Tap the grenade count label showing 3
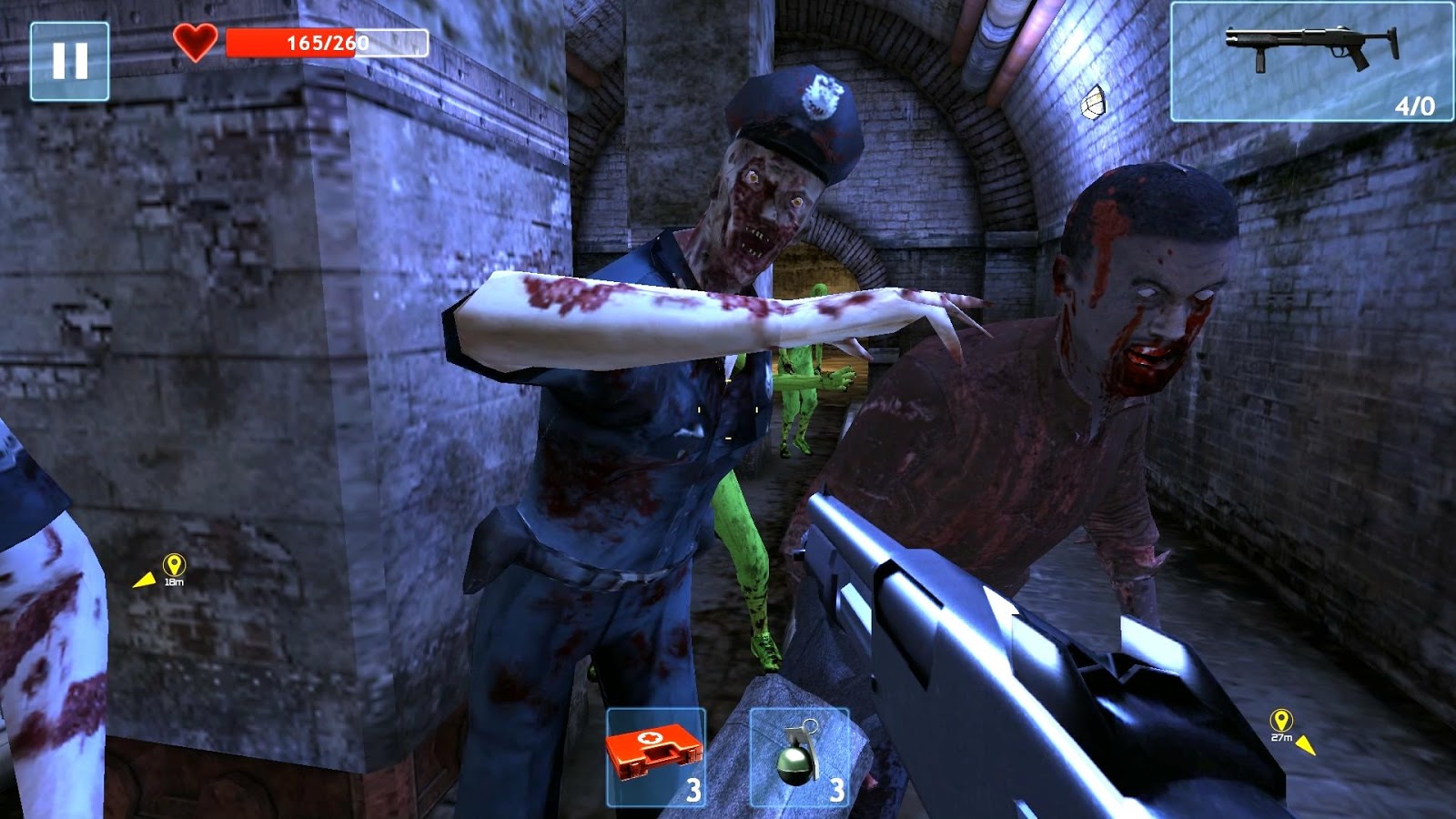1456x819 pixels. 838,790
